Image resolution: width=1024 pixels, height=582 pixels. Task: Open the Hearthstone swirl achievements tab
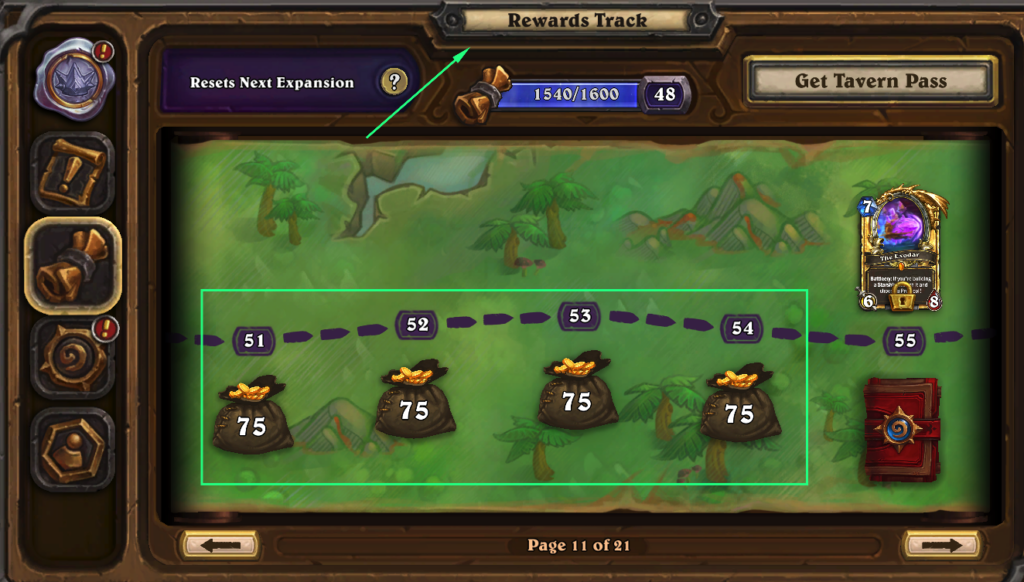coord(72,357)
